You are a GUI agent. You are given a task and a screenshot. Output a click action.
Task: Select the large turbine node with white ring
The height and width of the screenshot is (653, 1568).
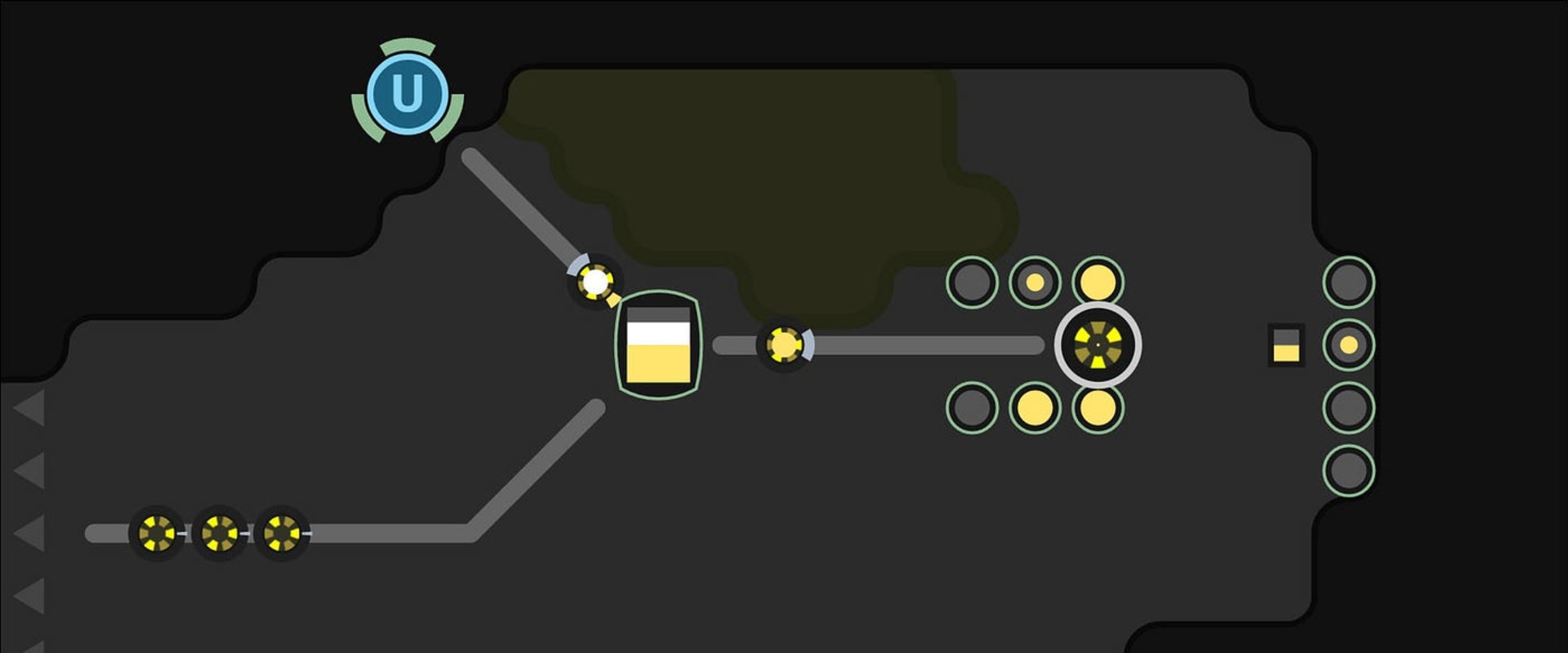[1099, 346]
